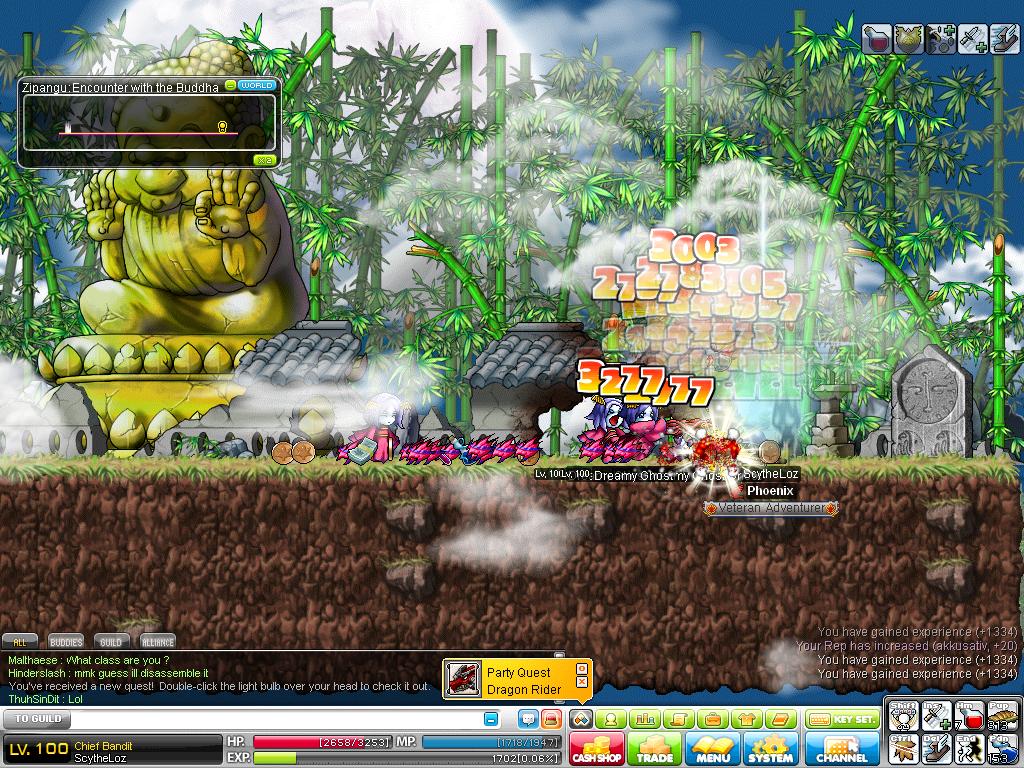Open the briefcase inventory icon button
This screenshot has width=1024, height=768.
click(x=712, y=719)
